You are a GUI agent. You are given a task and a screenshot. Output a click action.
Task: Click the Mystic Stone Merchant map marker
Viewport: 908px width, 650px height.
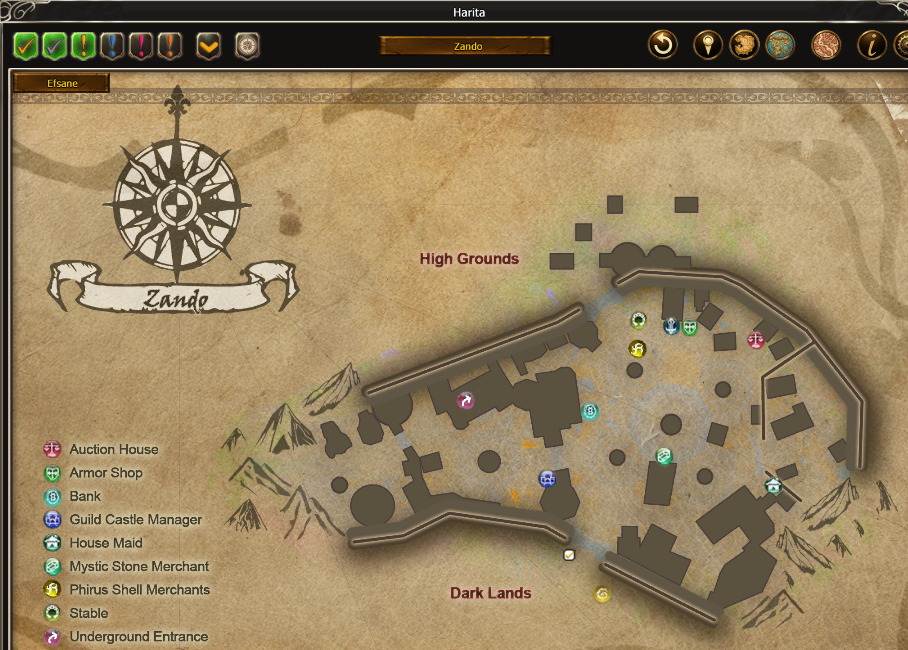point(663,456)
